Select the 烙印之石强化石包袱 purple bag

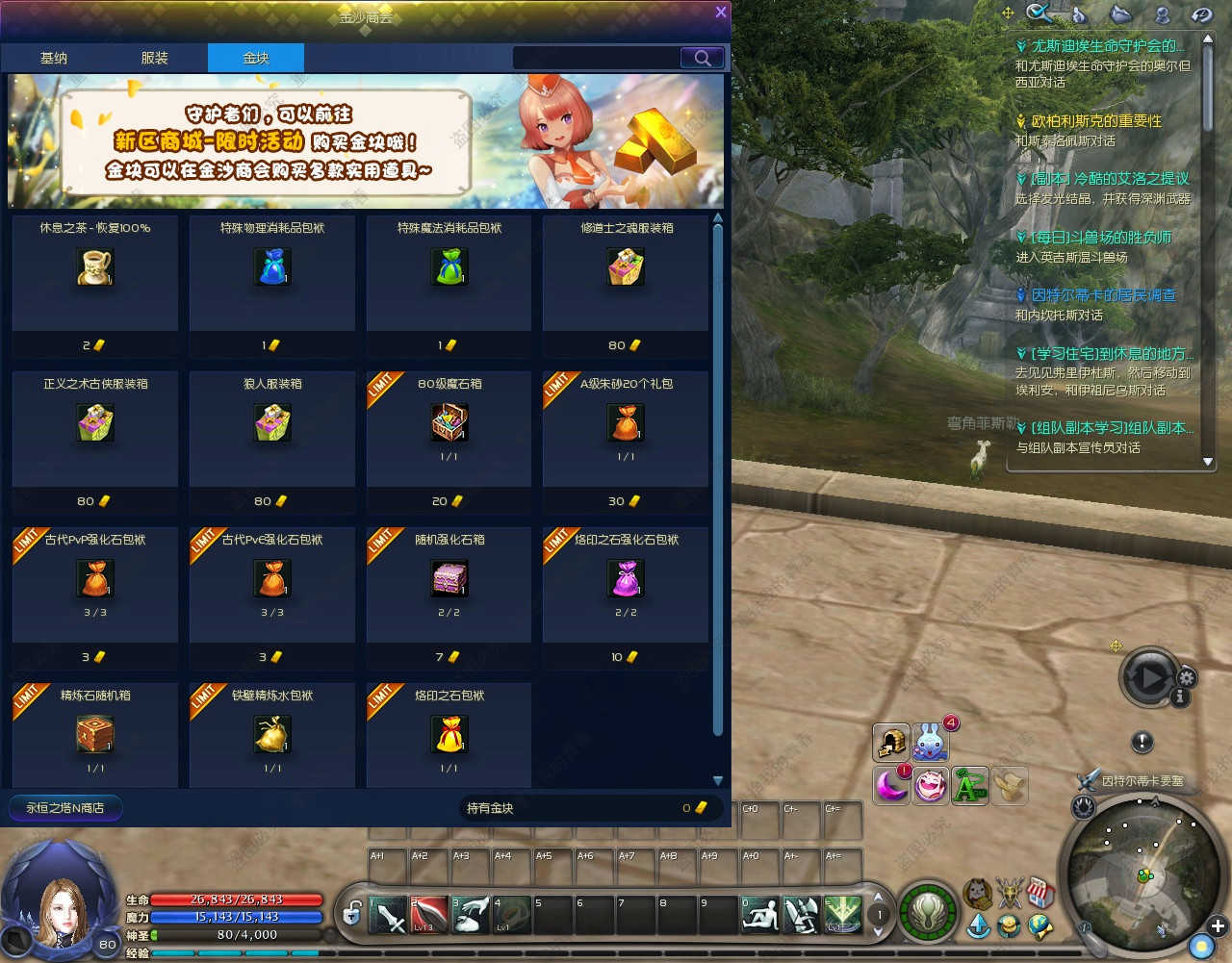626,579
